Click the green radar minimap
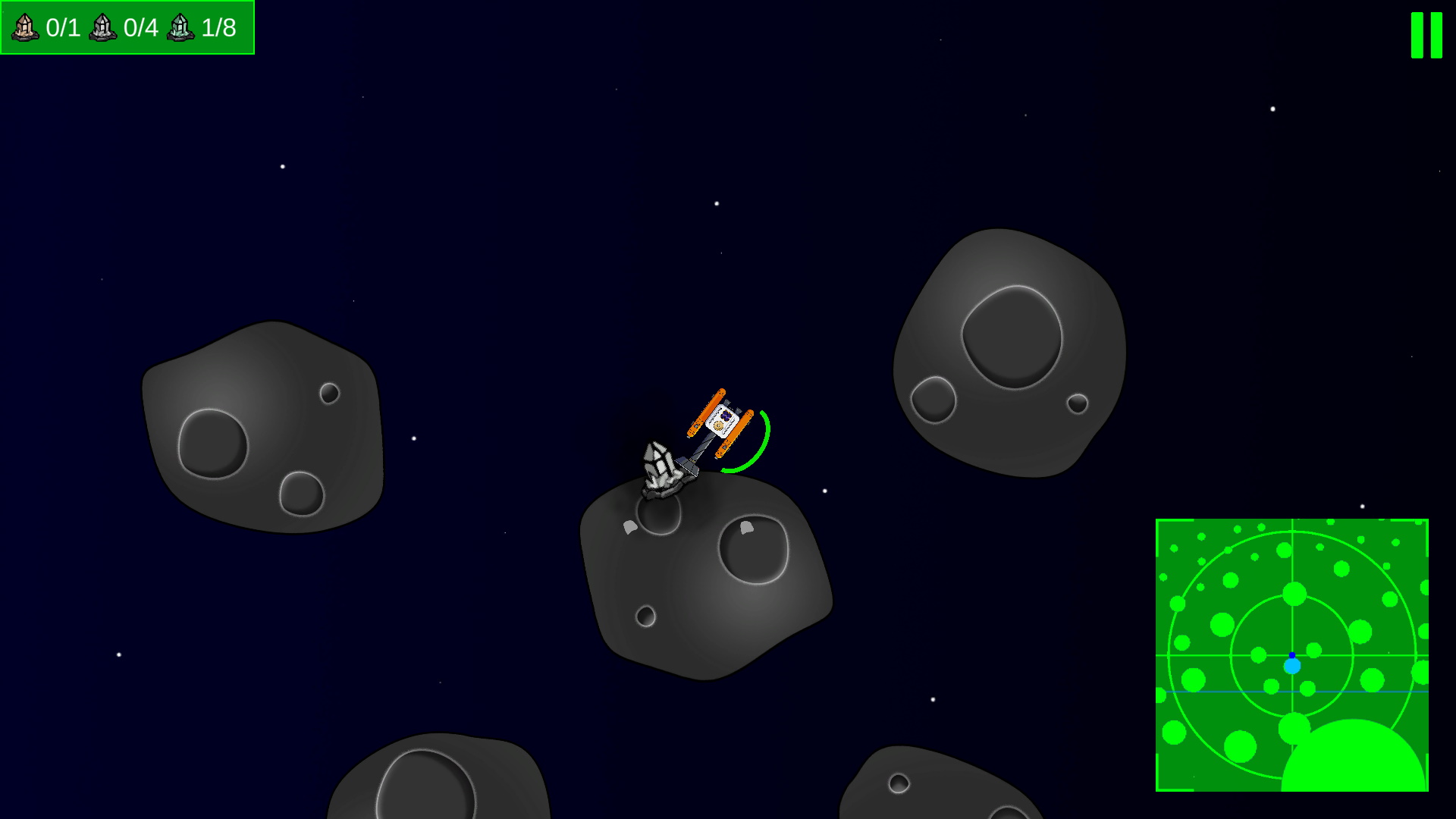This screenshot has width=1456, height=819. [1291, 655]
